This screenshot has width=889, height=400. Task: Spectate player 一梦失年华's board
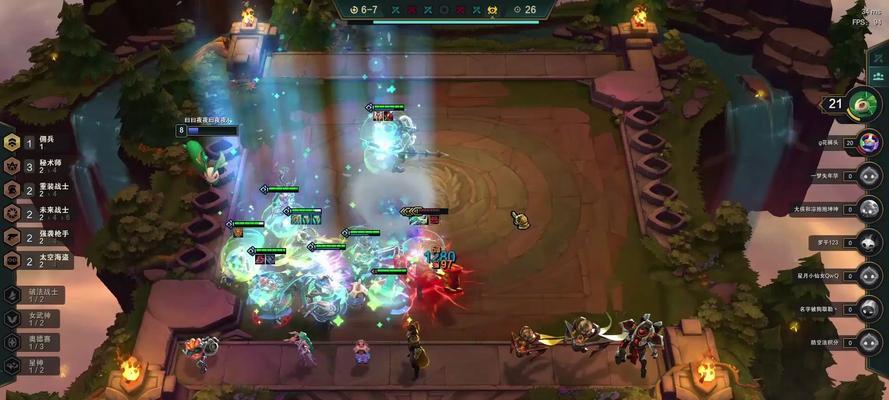(869, 176)
